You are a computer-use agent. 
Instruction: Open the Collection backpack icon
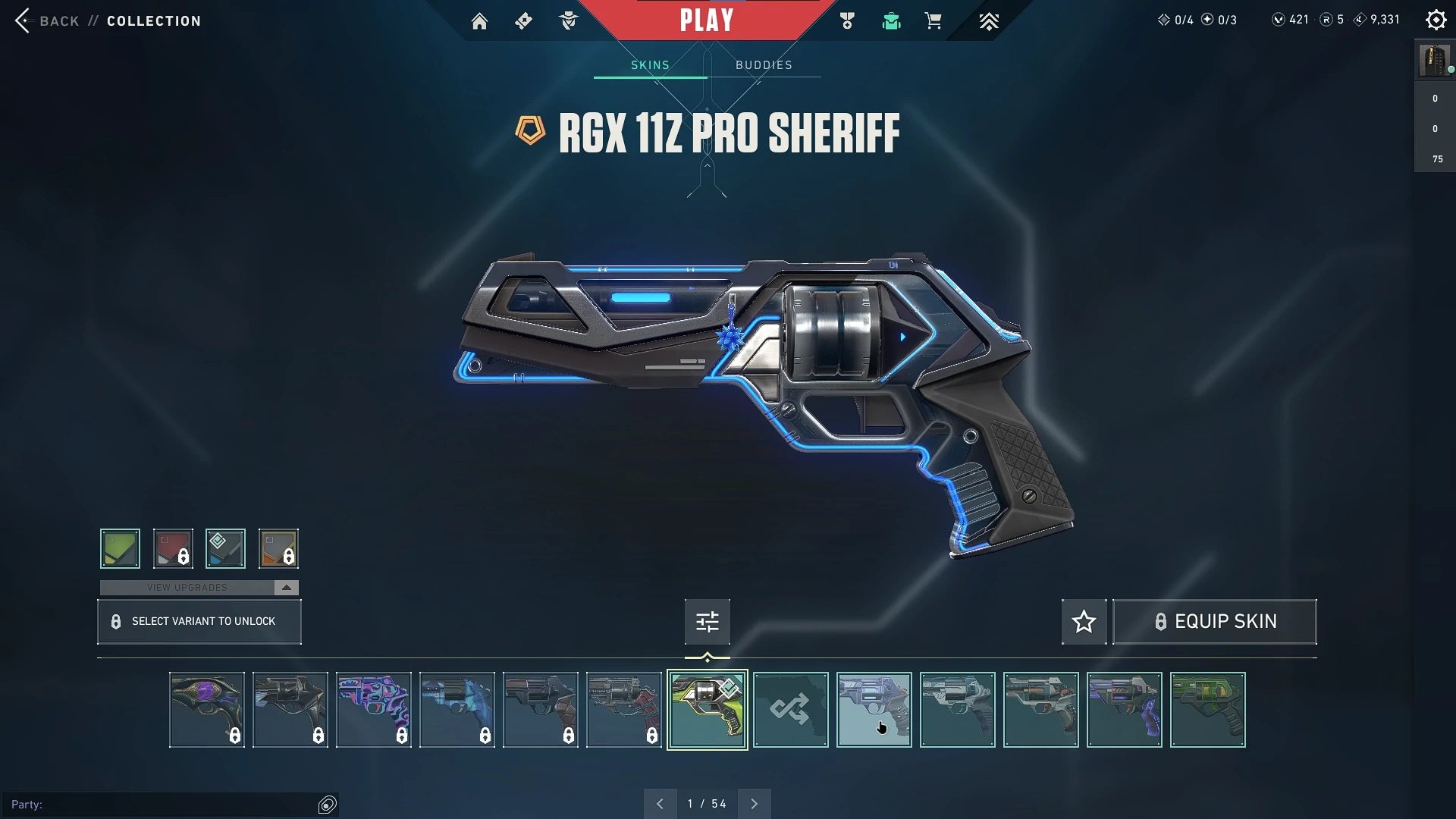[x=890, y=20]
